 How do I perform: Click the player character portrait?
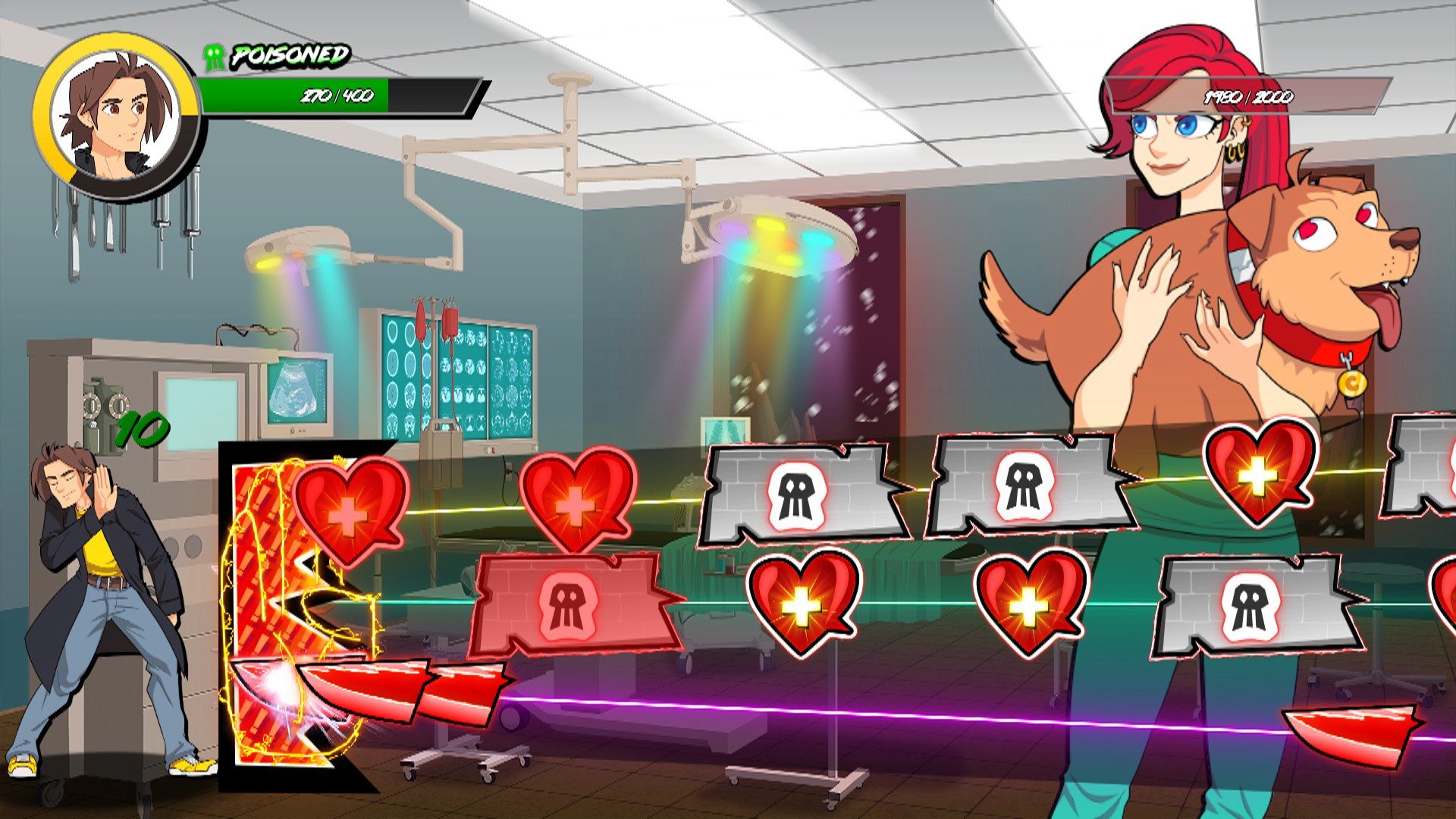click(116, 116)
